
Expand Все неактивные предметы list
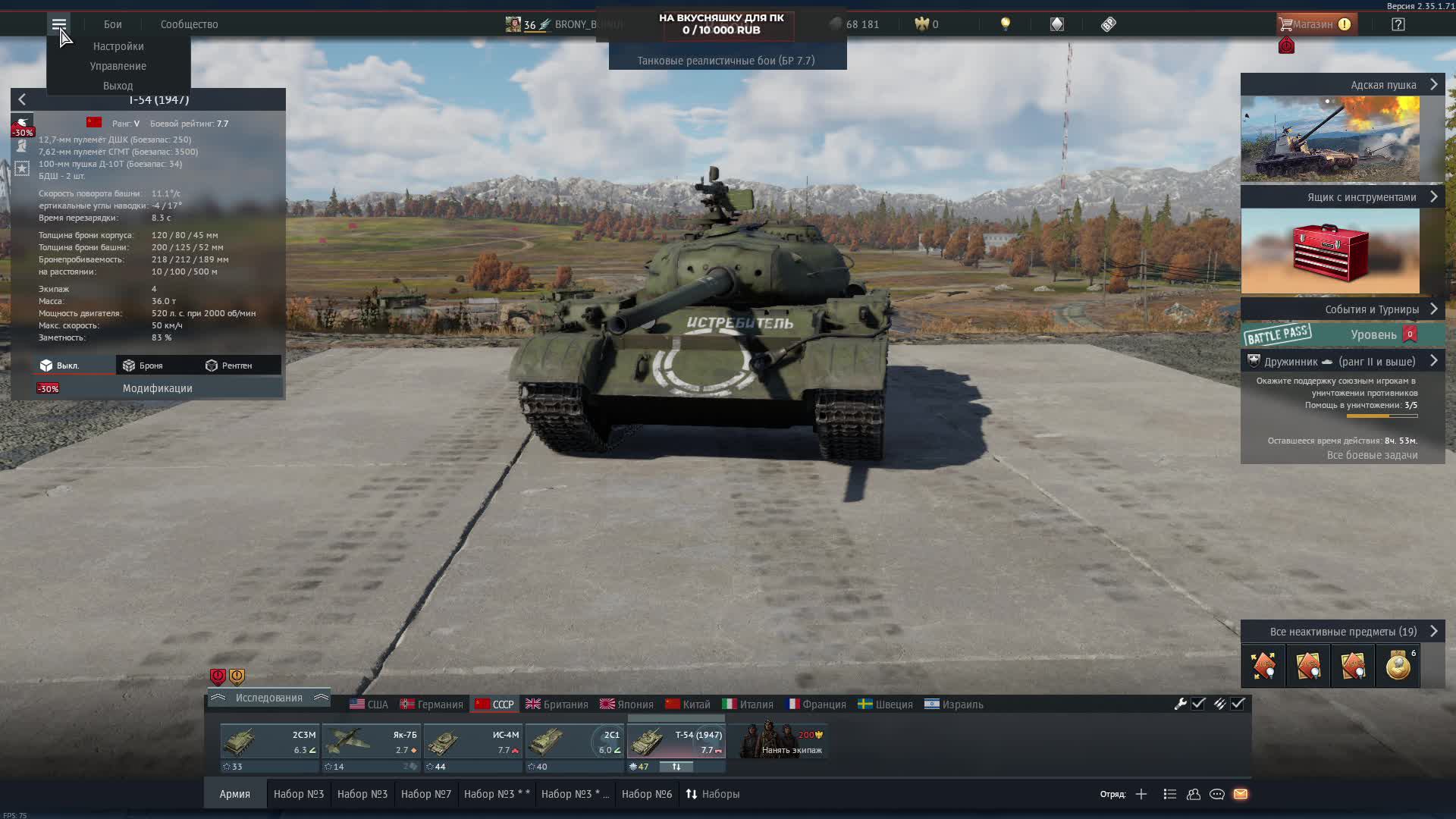click(1343, 632)
